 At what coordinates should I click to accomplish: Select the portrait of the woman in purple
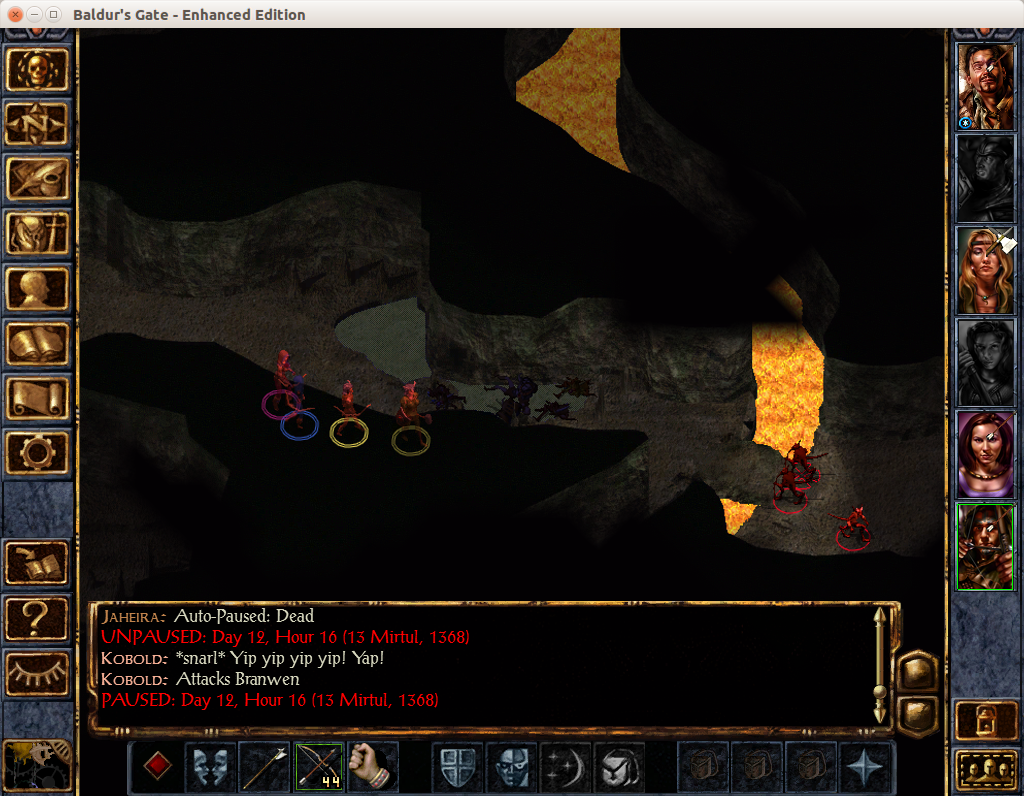pyautogui.click(x=985, y=454)
